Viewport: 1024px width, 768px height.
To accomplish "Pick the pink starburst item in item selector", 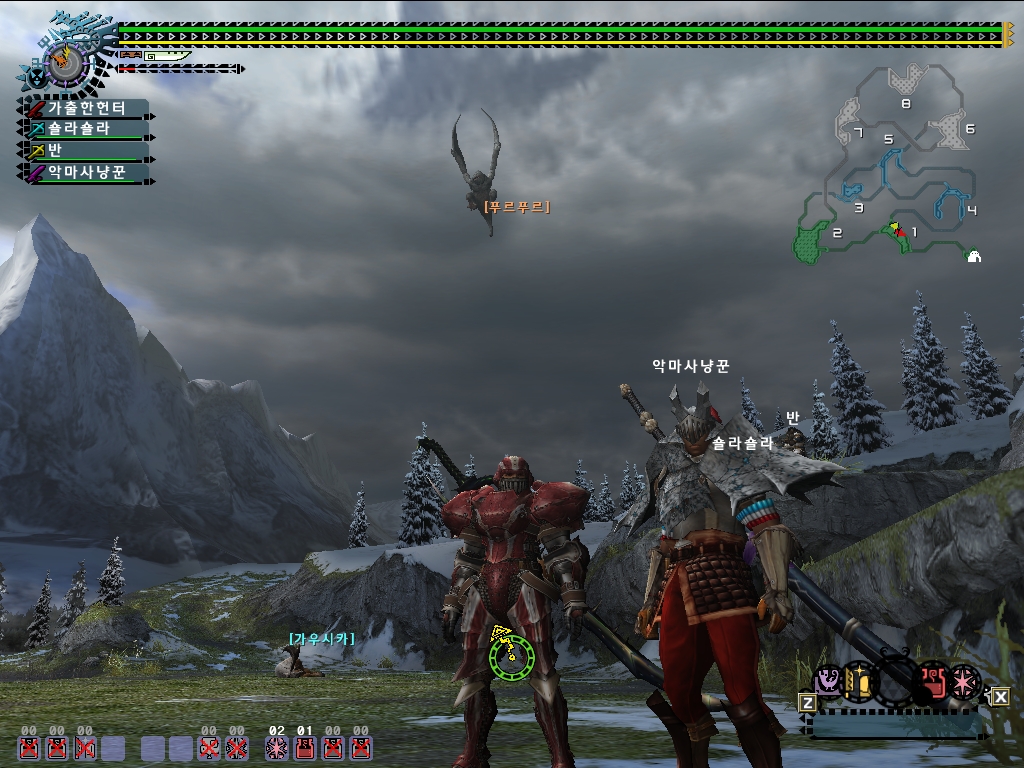I will (x=965, y=681).
